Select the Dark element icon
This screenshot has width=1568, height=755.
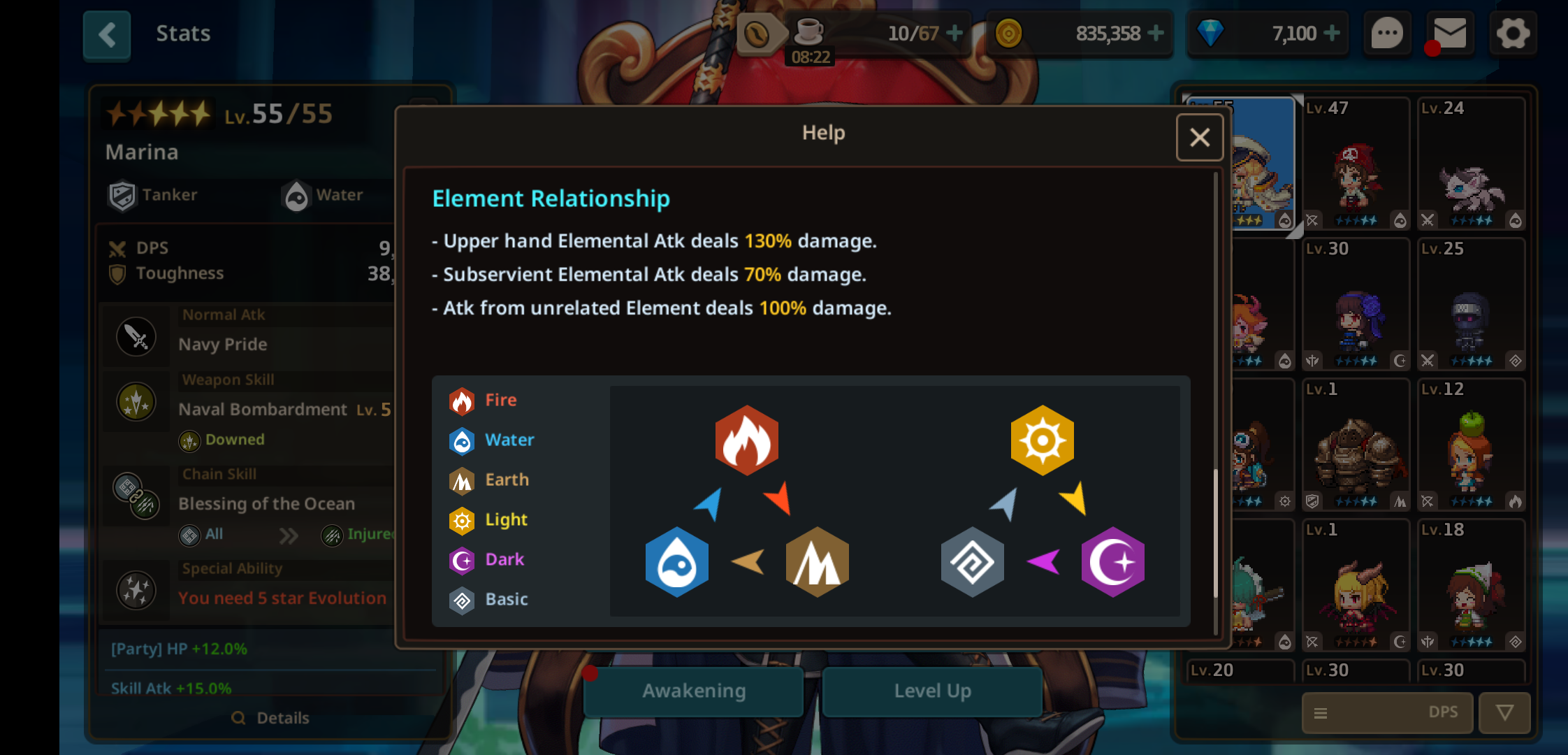point(461,559)
